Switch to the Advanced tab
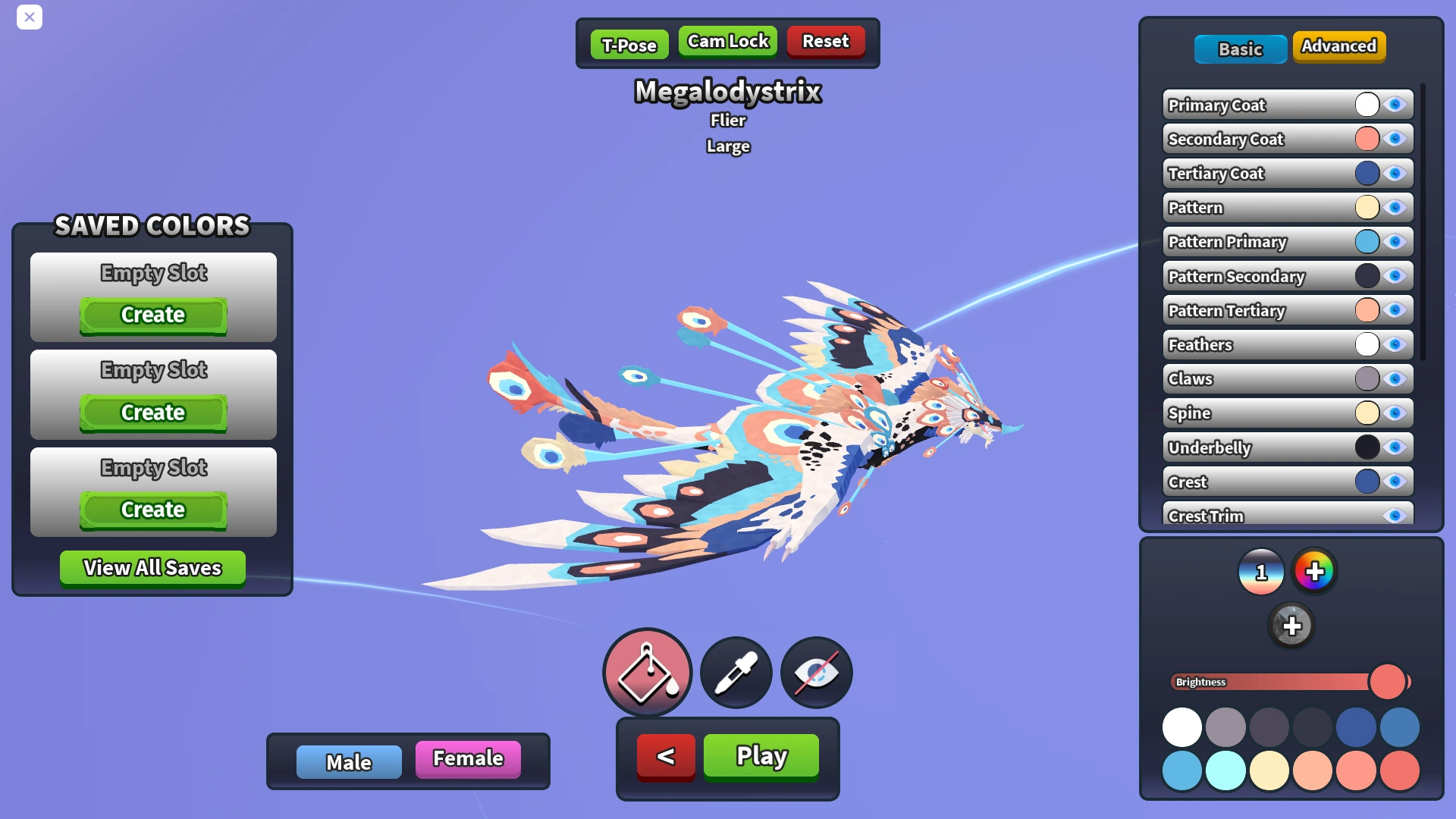 click(1339, 46)
